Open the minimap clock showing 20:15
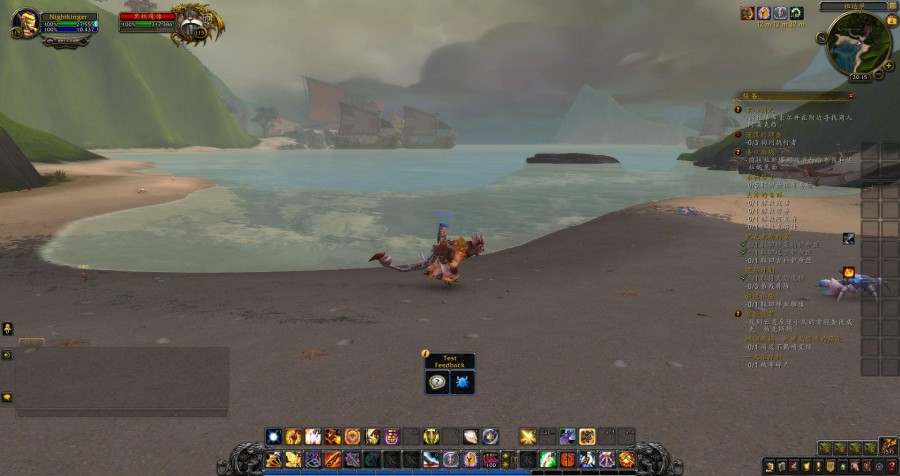 pos(859,77)
